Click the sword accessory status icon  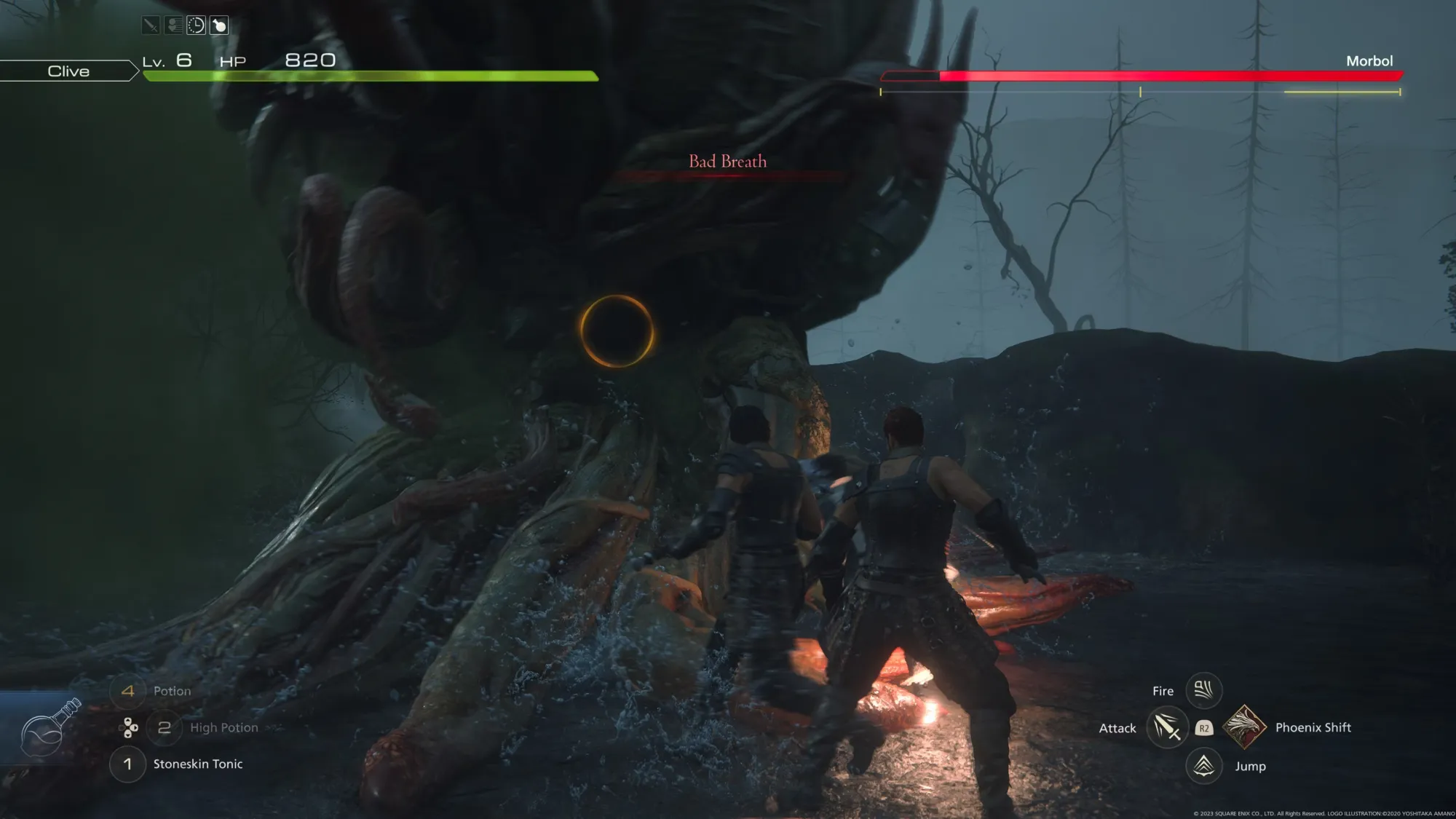151,25
